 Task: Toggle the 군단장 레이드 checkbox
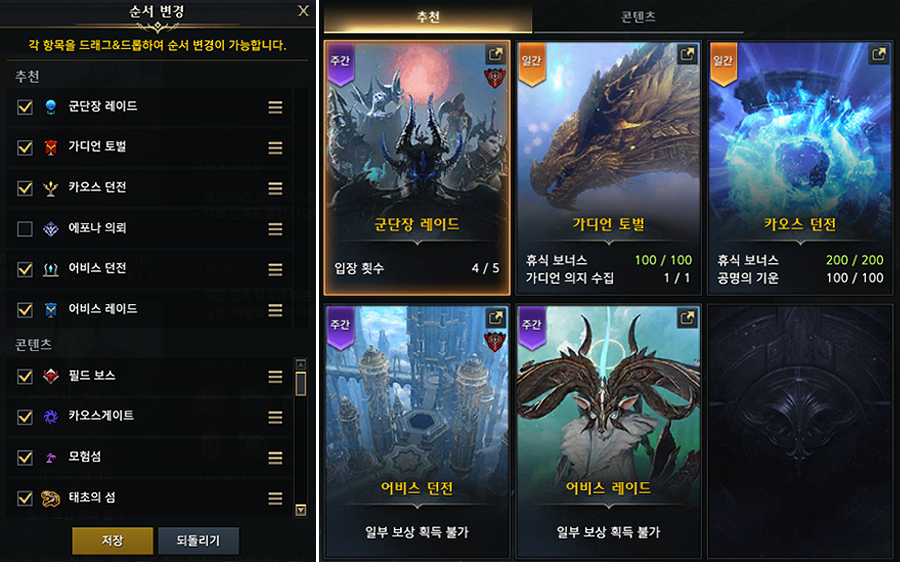[x=25, y=107]
